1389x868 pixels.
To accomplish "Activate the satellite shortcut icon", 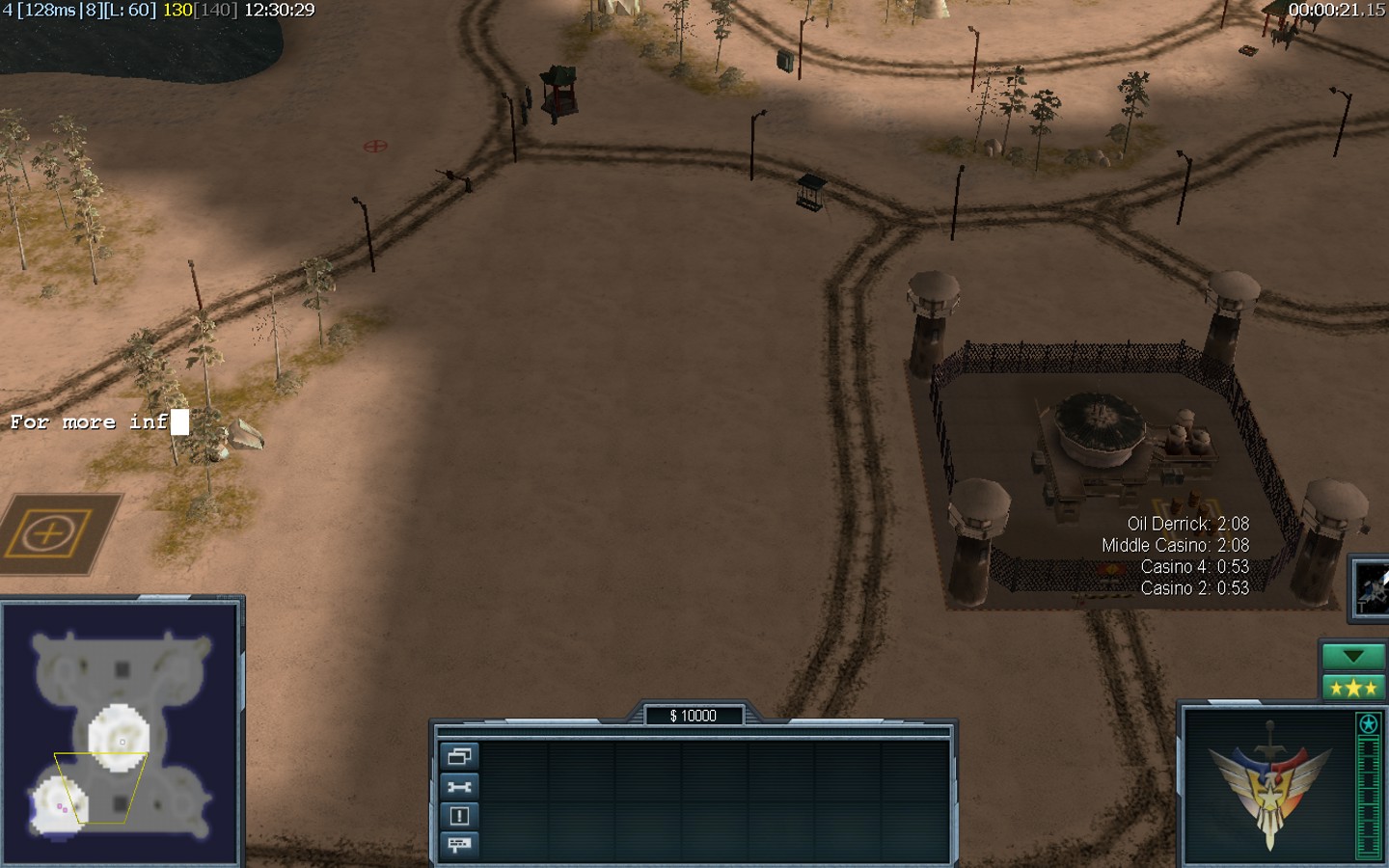I will point(1371,586).
